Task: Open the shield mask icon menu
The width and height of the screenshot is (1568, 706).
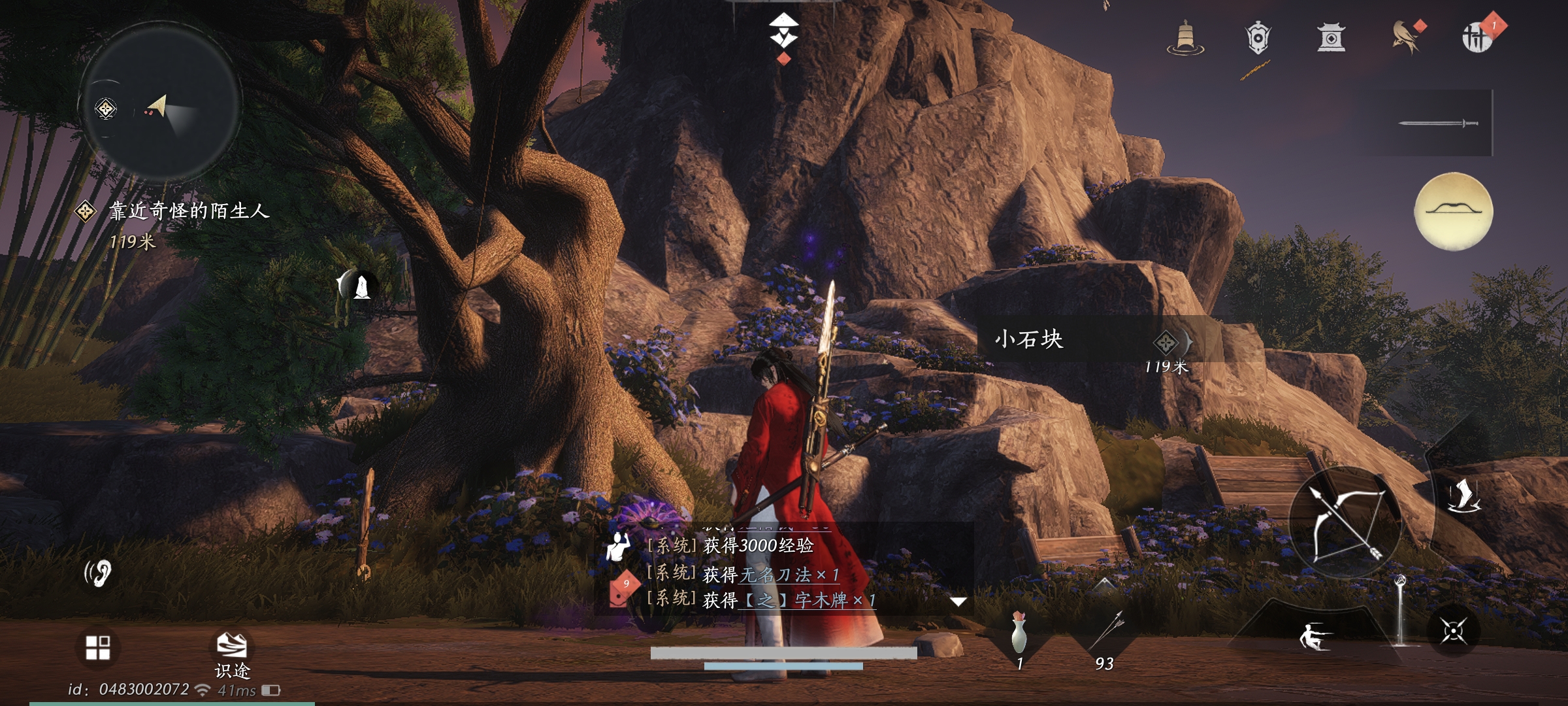Action: point(1258,38)
